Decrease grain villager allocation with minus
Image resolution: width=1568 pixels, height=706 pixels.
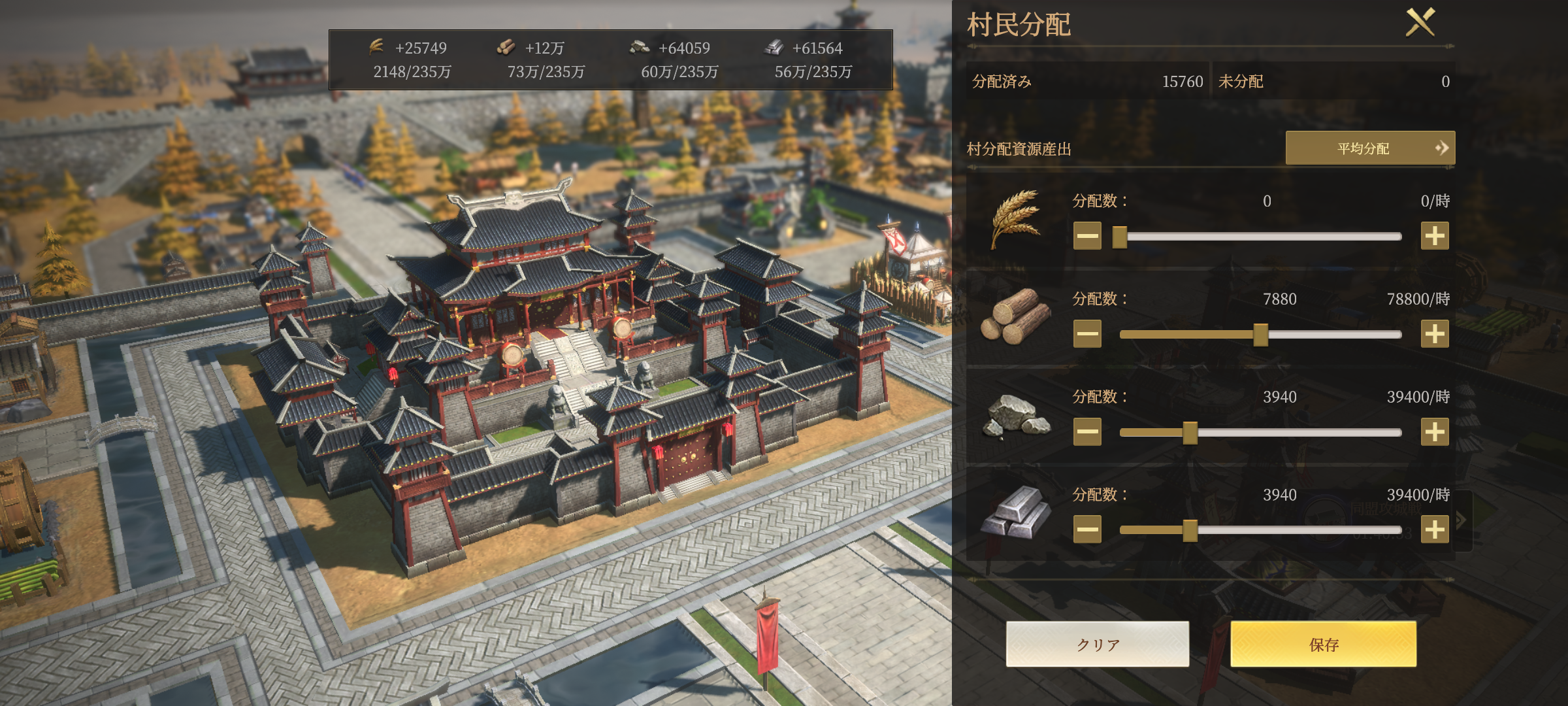pos(1087,236)
